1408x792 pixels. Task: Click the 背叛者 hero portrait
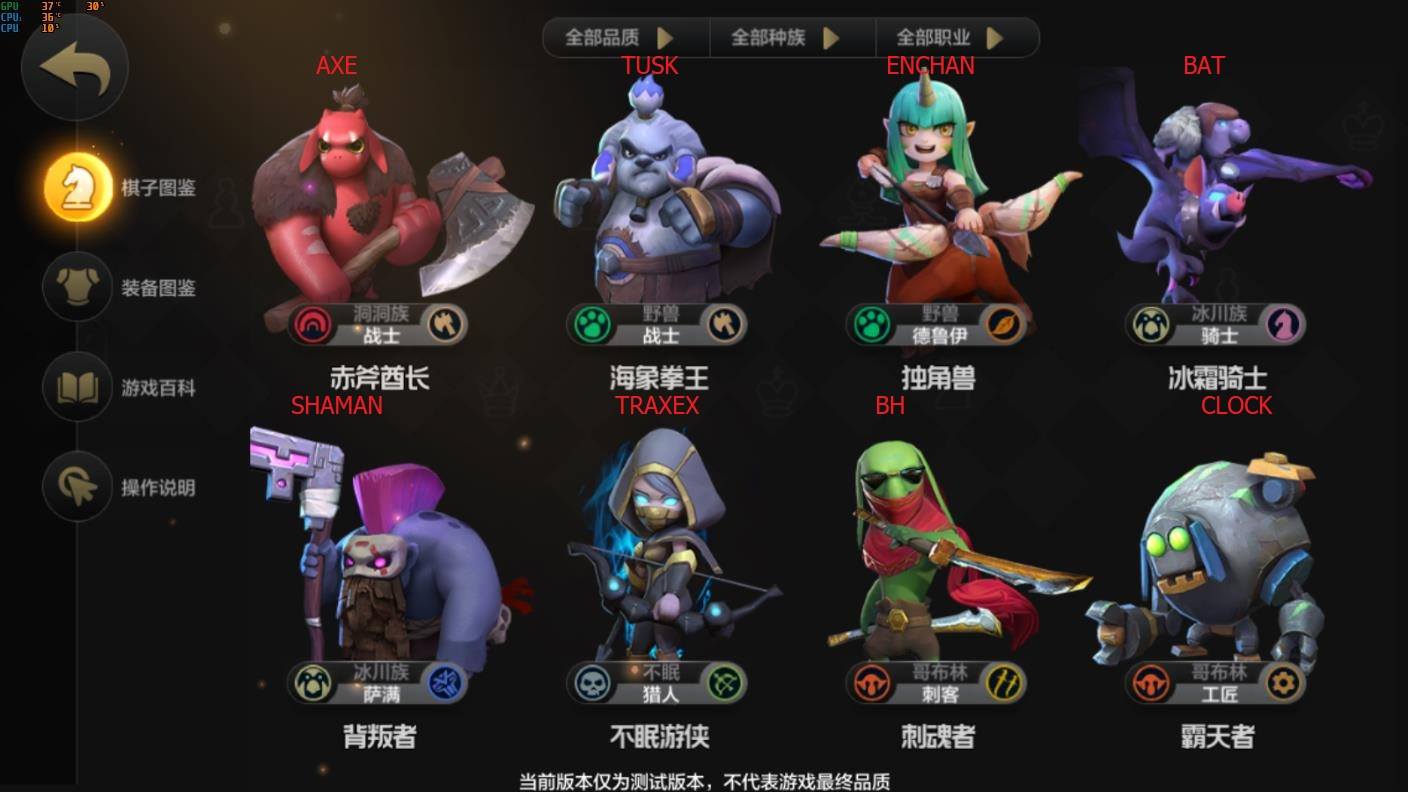(380, 560)
